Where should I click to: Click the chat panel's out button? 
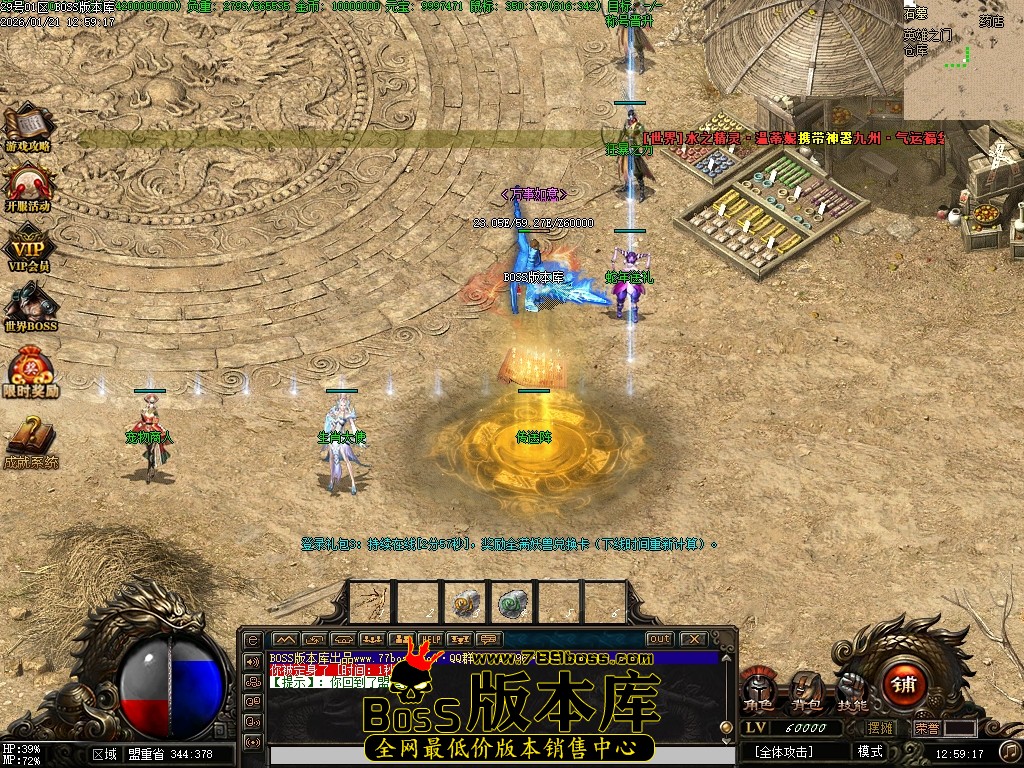tap(659, 639)
